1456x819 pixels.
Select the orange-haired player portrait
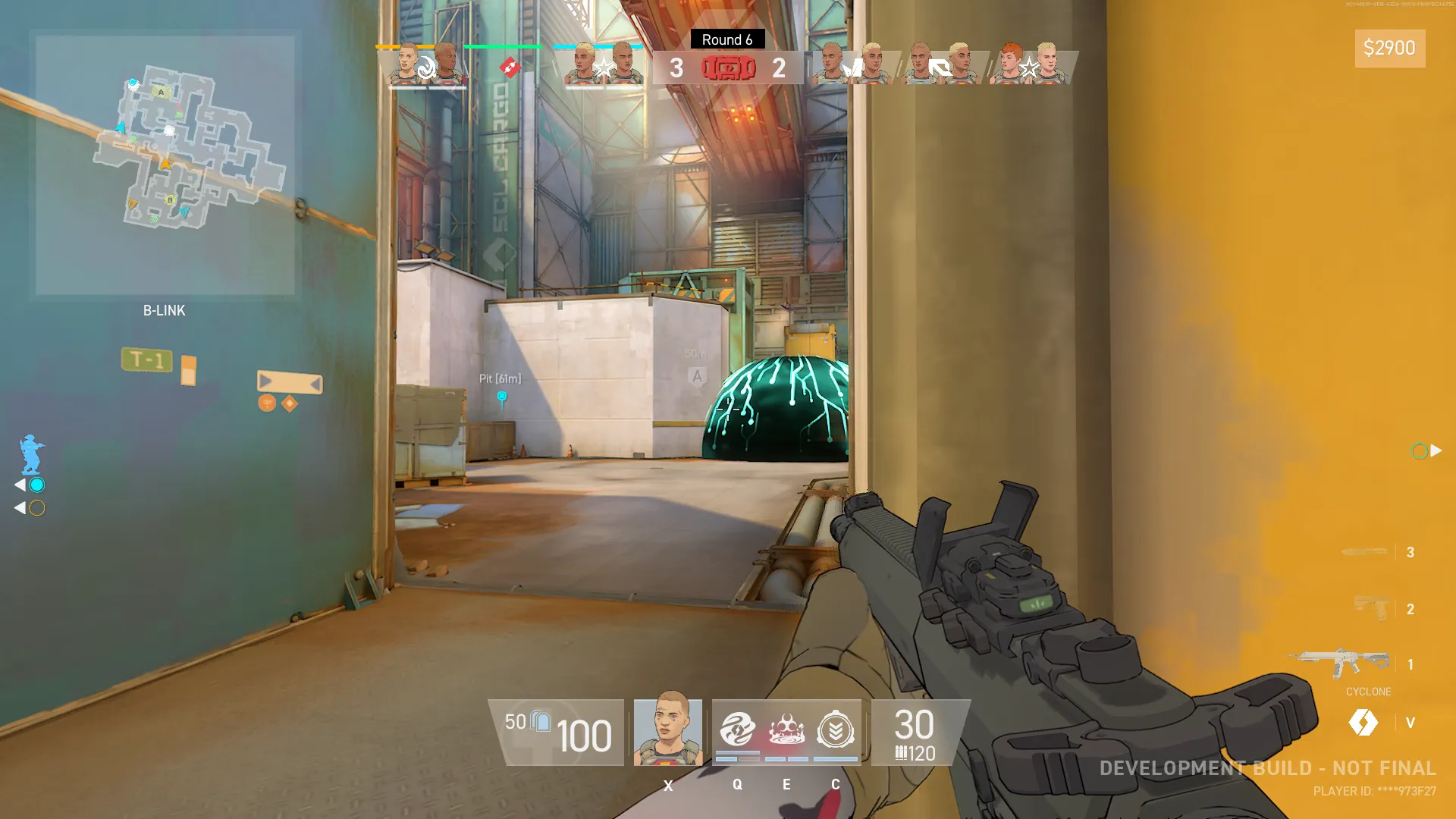click(1010, 64)
